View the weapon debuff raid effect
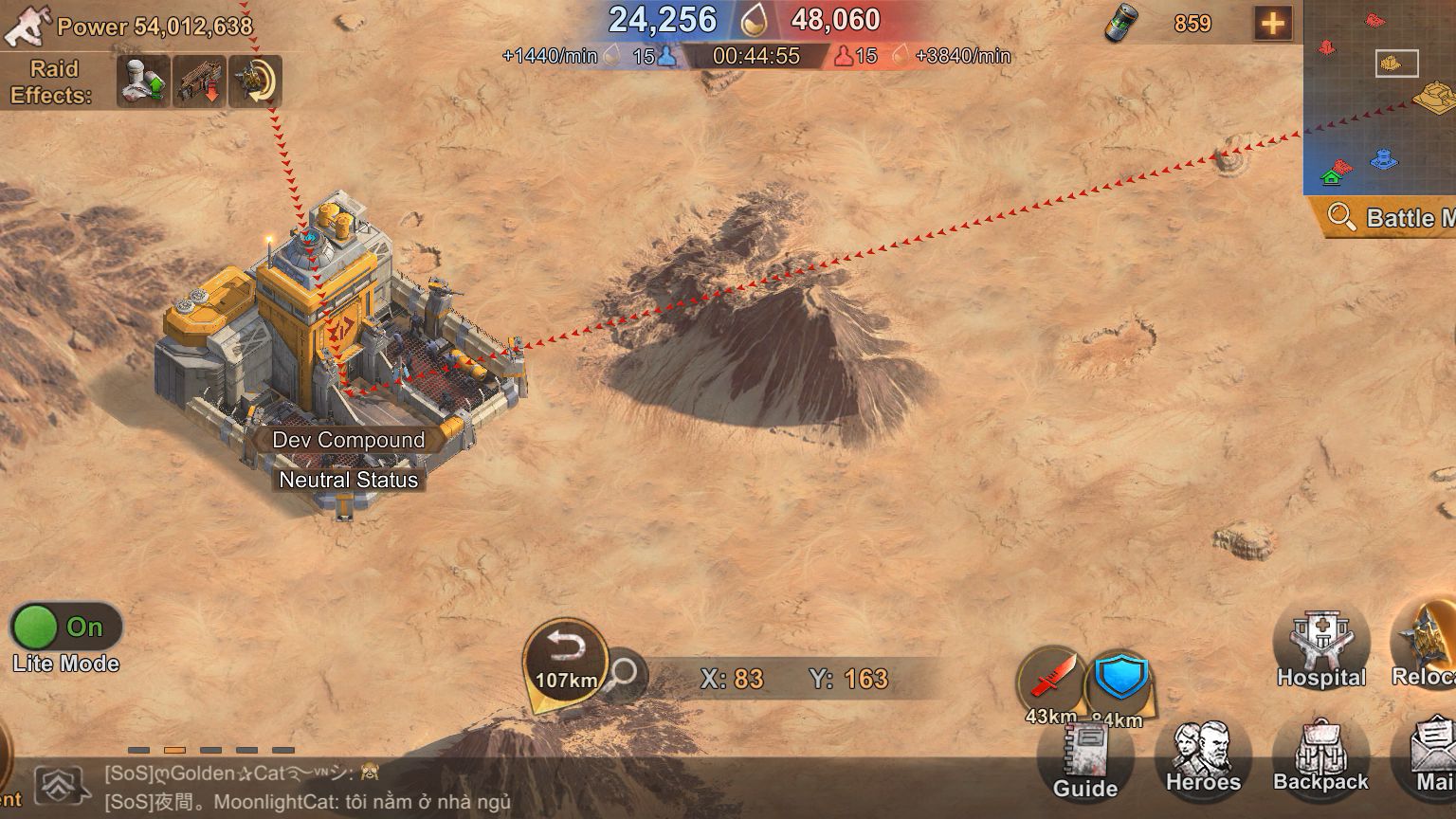 click(198, 82)
